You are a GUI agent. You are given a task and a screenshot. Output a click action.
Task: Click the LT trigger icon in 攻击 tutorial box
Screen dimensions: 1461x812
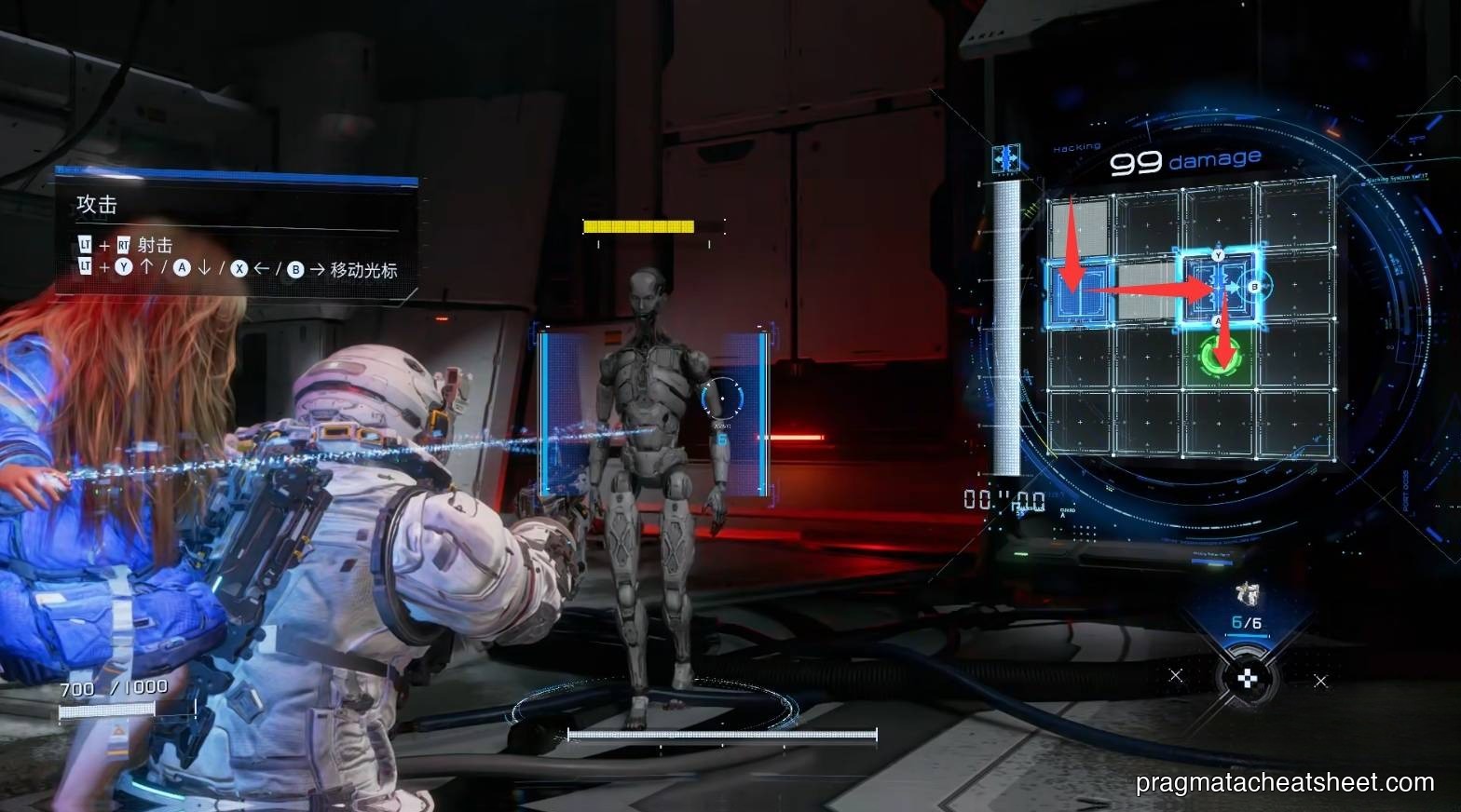click(86, 242)
